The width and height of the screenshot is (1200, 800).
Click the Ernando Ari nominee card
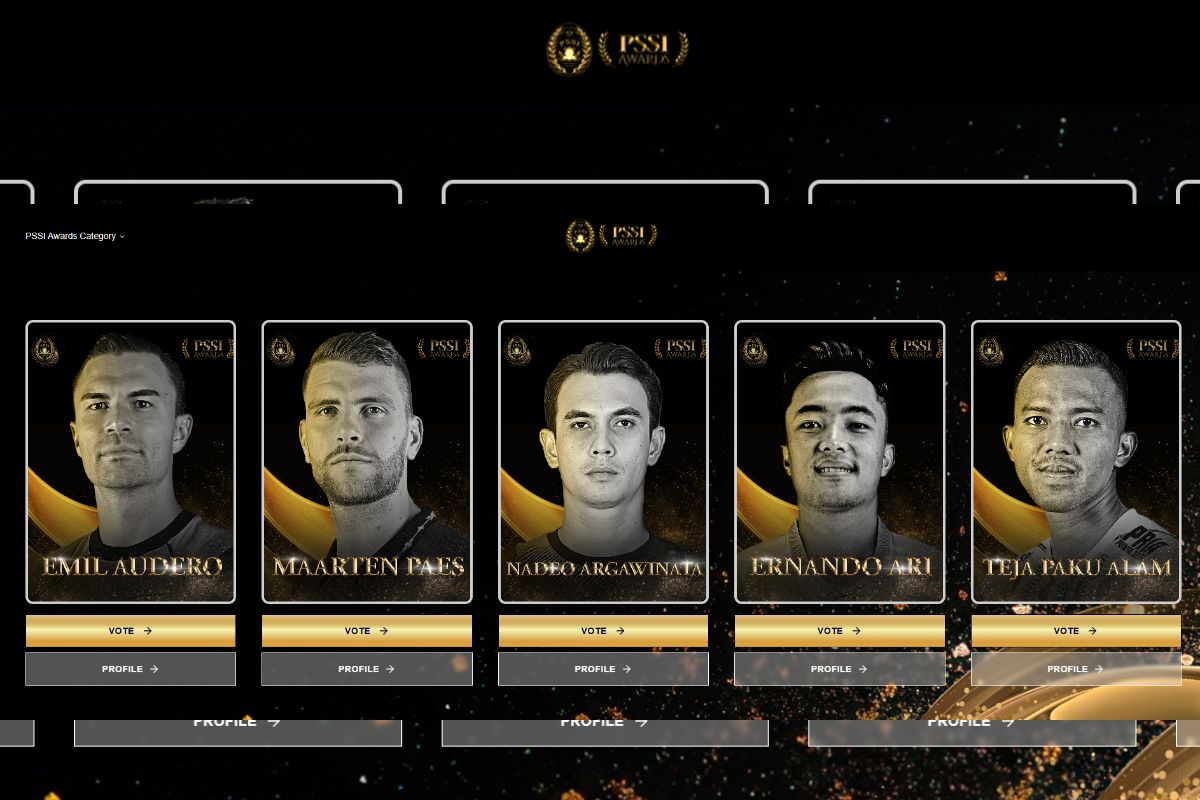pos(839,461)
